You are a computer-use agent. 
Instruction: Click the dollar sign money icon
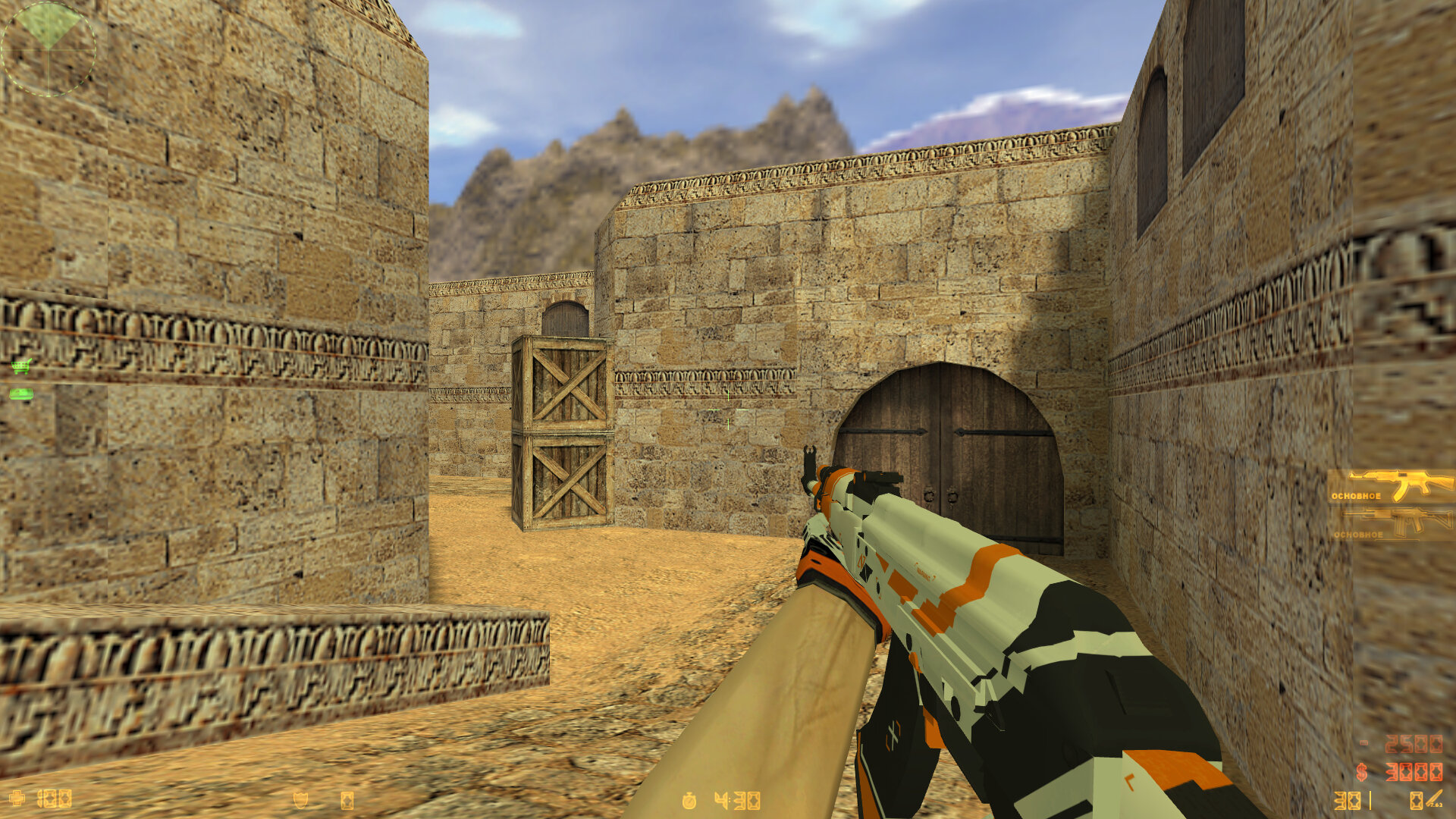point(1362,772)
